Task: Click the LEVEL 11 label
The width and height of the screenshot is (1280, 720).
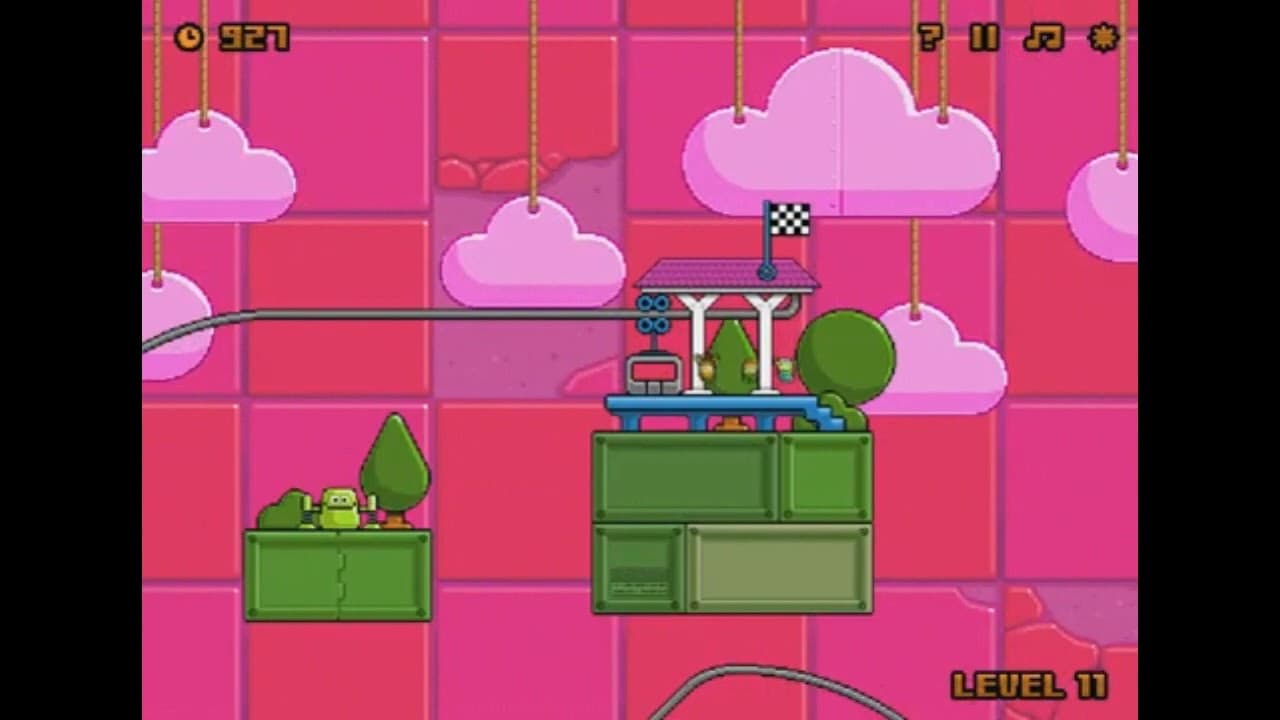Action: click(1032, 686)
